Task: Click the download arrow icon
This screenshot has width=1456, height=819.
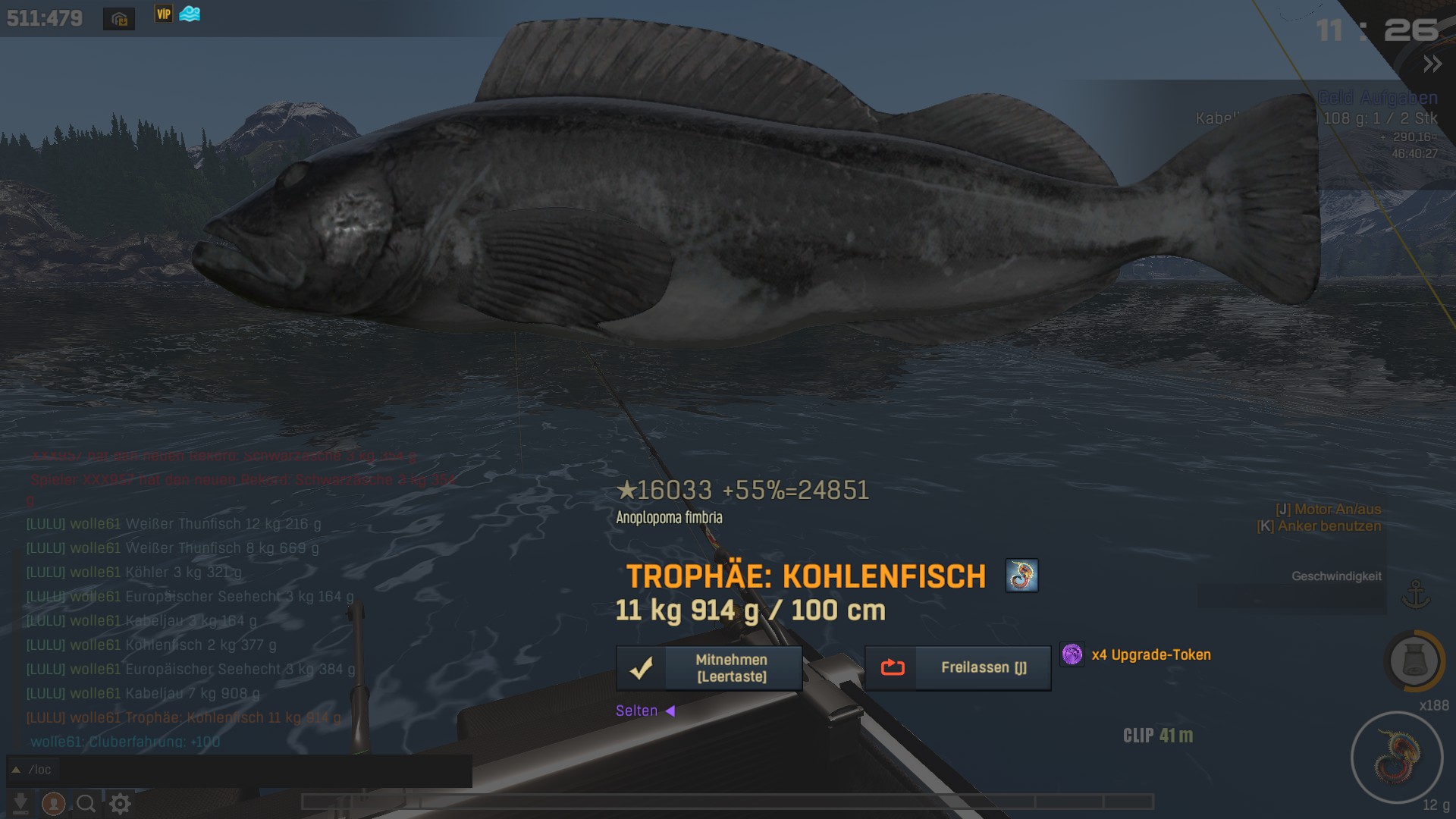Action: pos(20,803)
